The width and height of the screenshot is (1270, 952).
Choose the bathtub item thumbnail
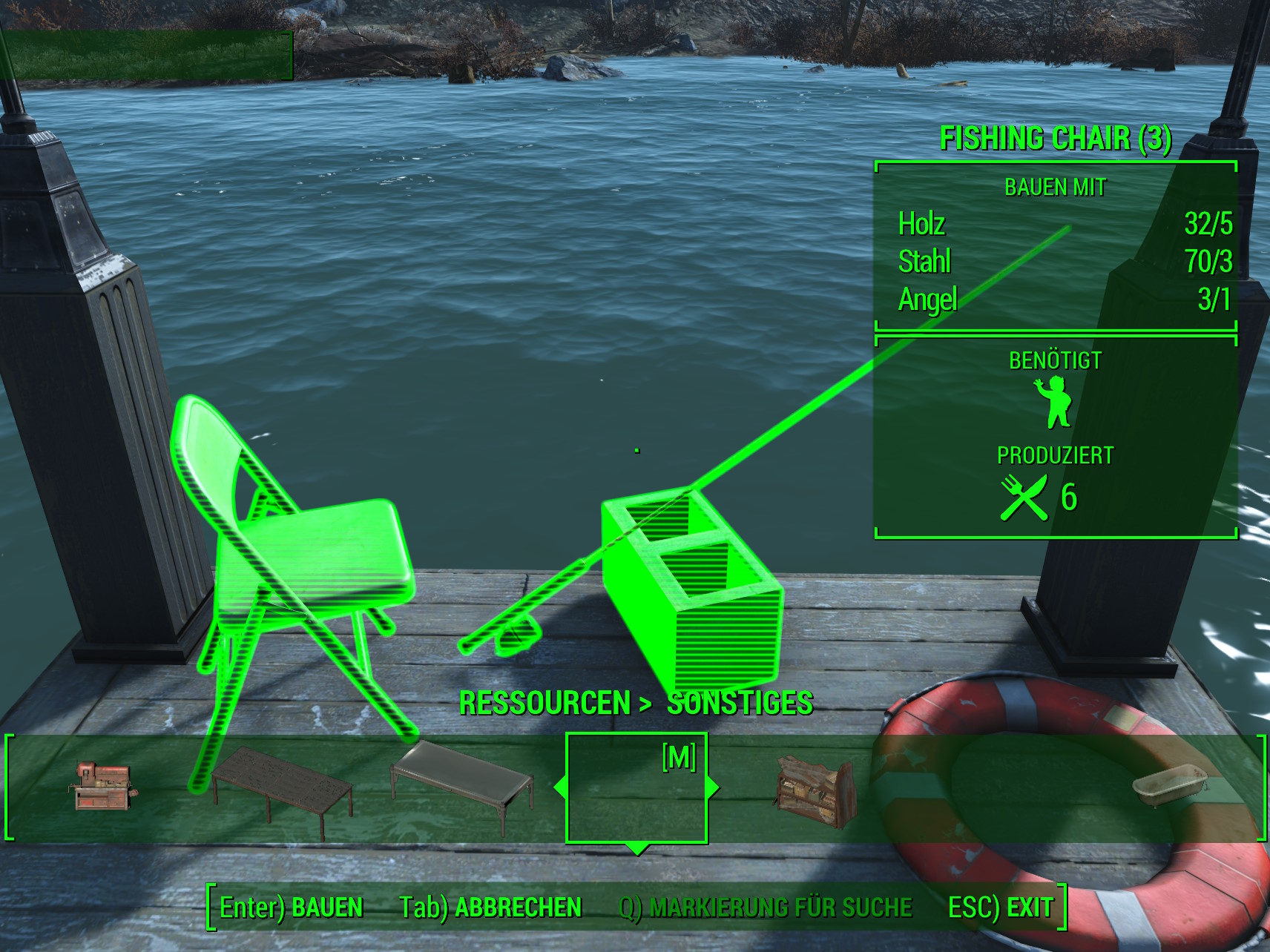pyautogui.click(x=1168, y=787)
